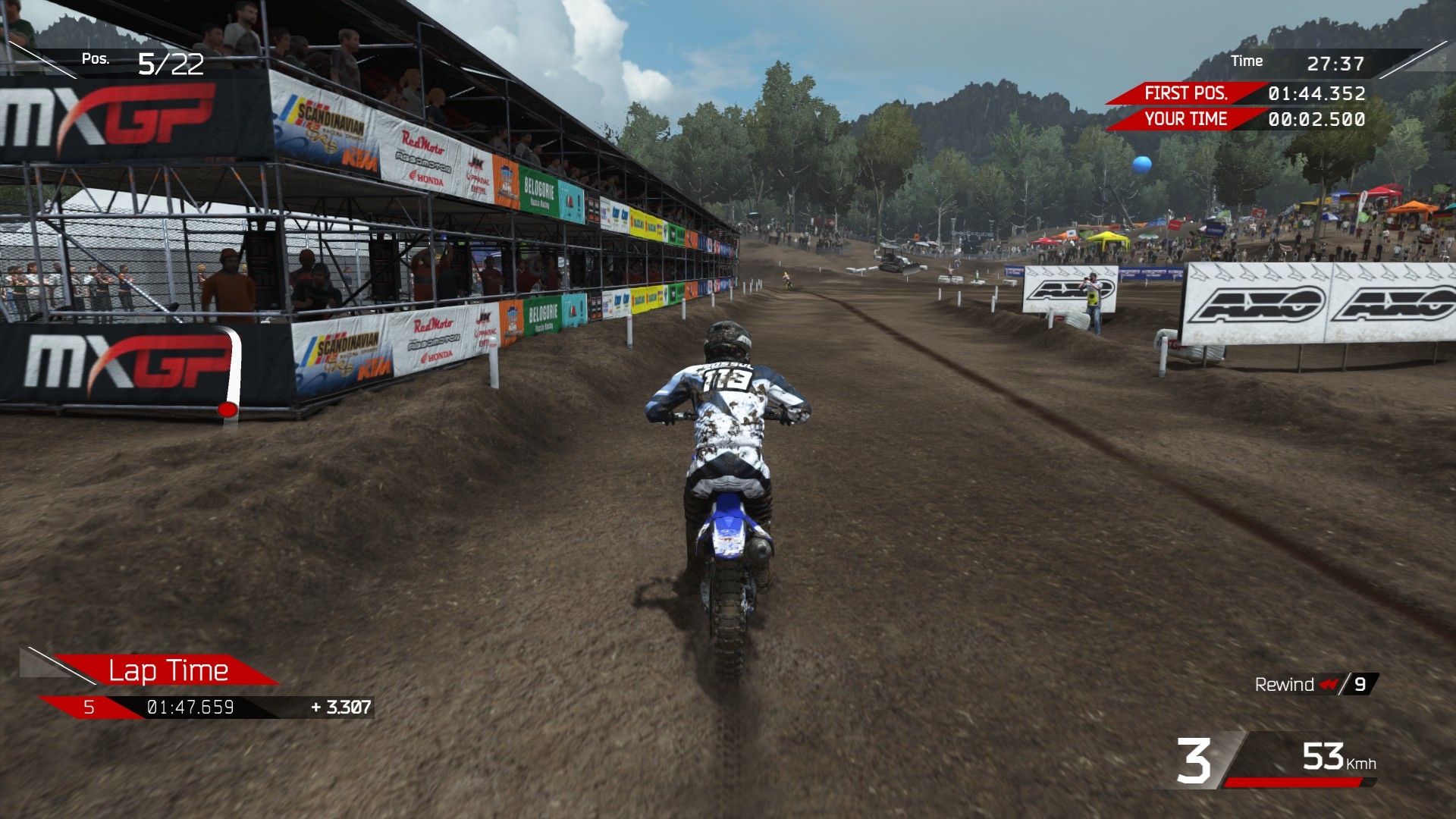Activate the Rewind icon
Image resolution: width=1456 pixels, height=819 pixels.
[x=1329, y=684]
